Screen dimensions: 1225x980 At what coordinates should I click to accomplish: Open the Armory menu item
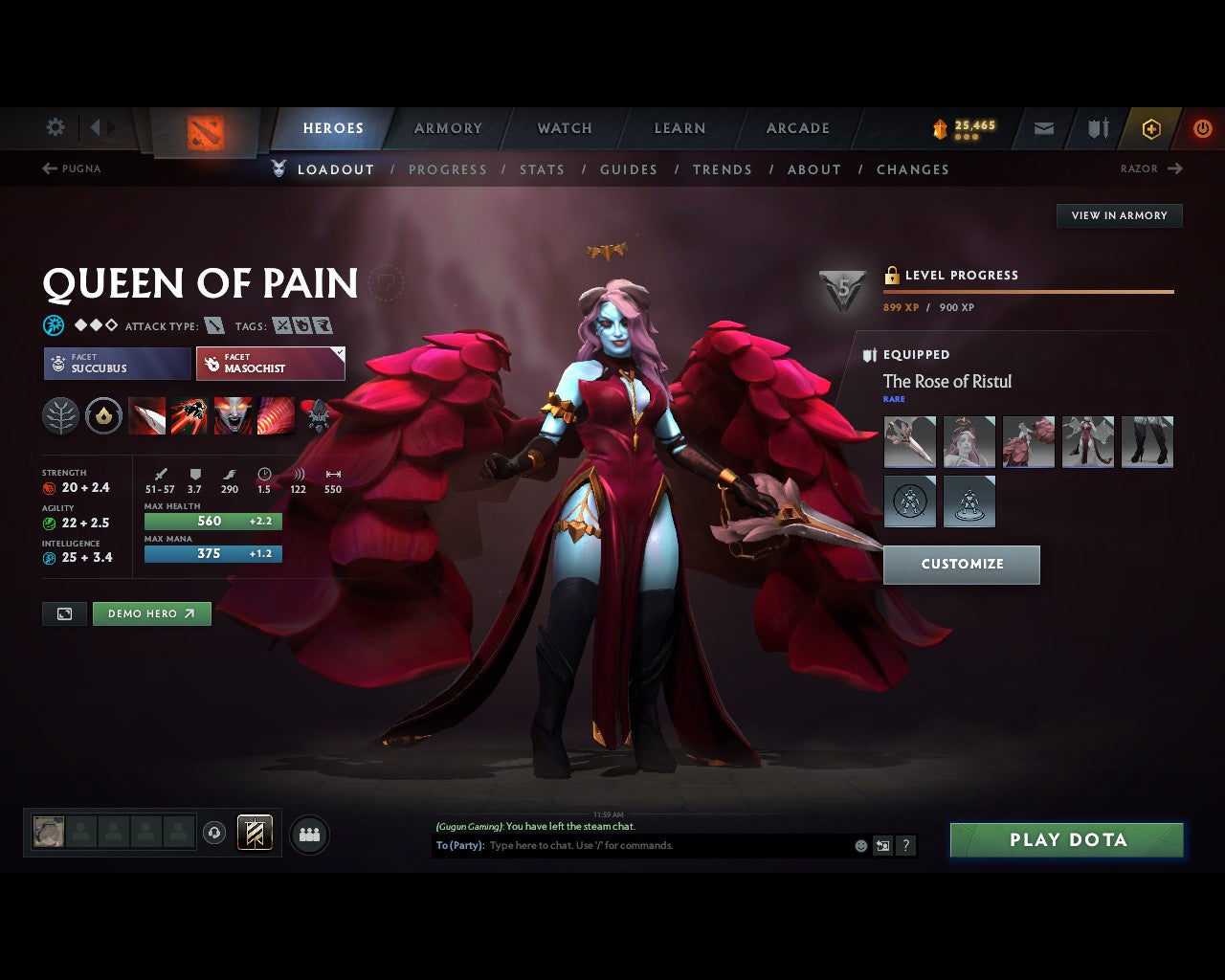(447, 127)
